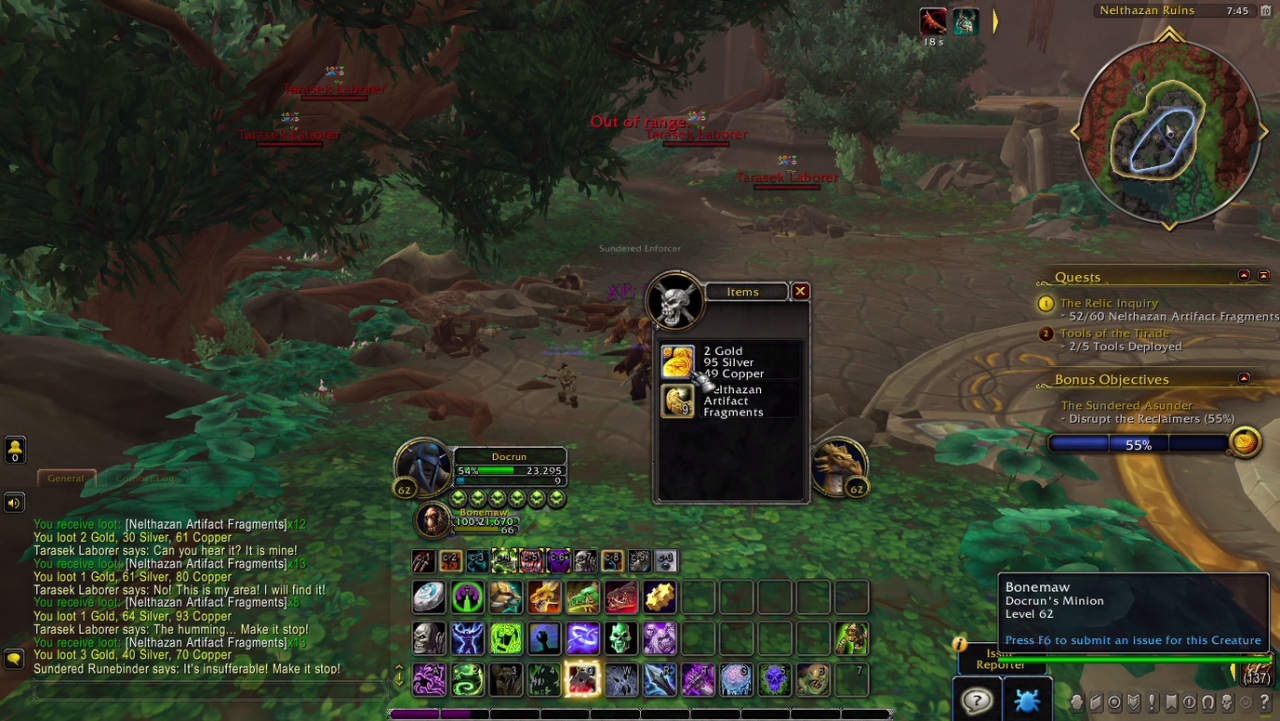Use the gold gear item on the action bar
This screenshot has width=1280, height=721.
click(659, 598)
